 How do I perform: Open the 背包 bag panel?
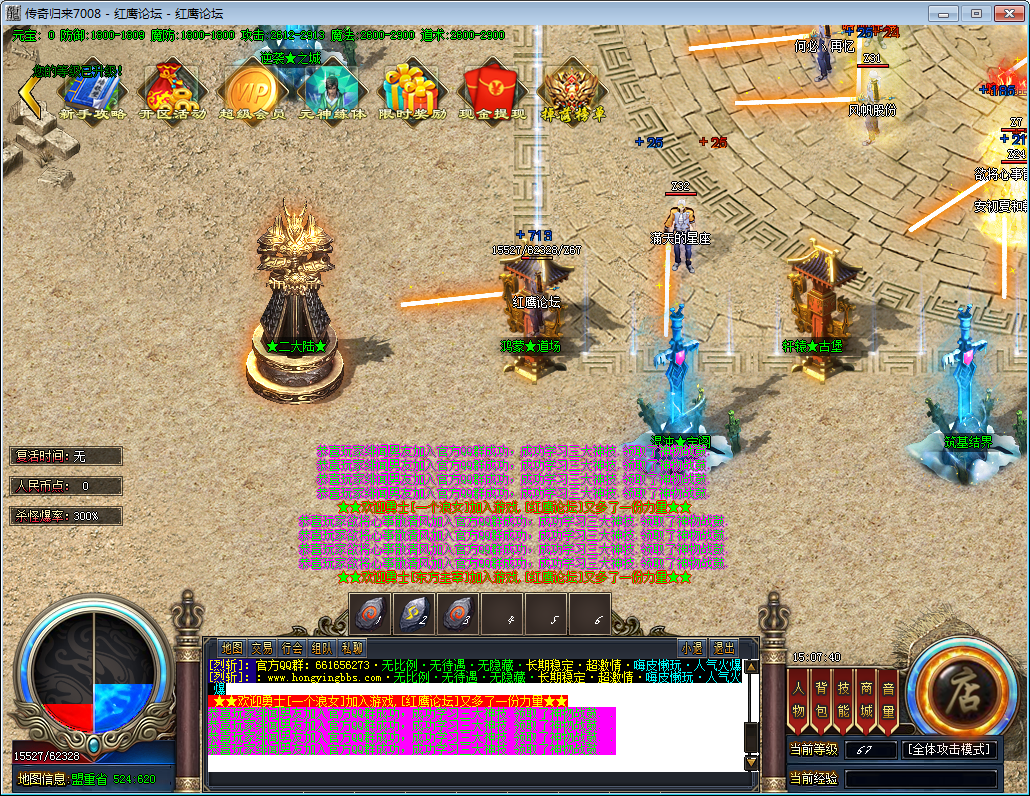821,697
